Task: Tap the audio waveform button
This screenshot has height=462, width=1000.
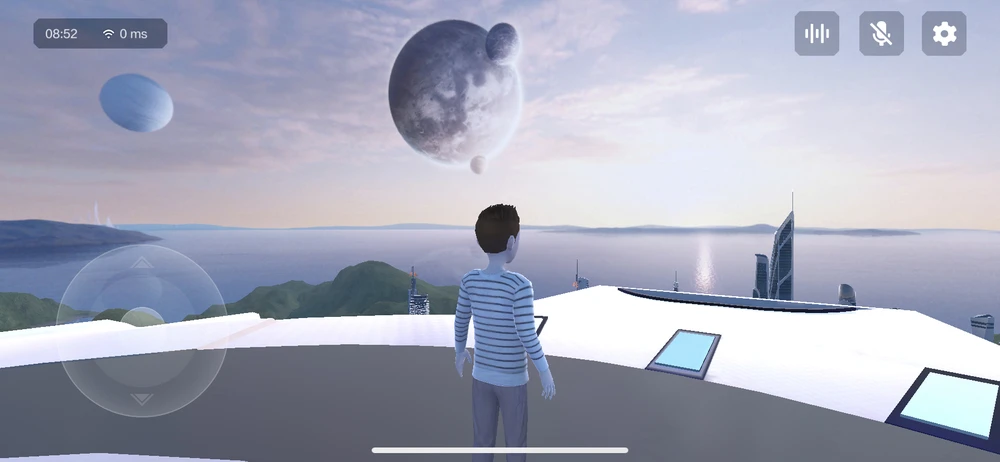Action: click(817, 34)
